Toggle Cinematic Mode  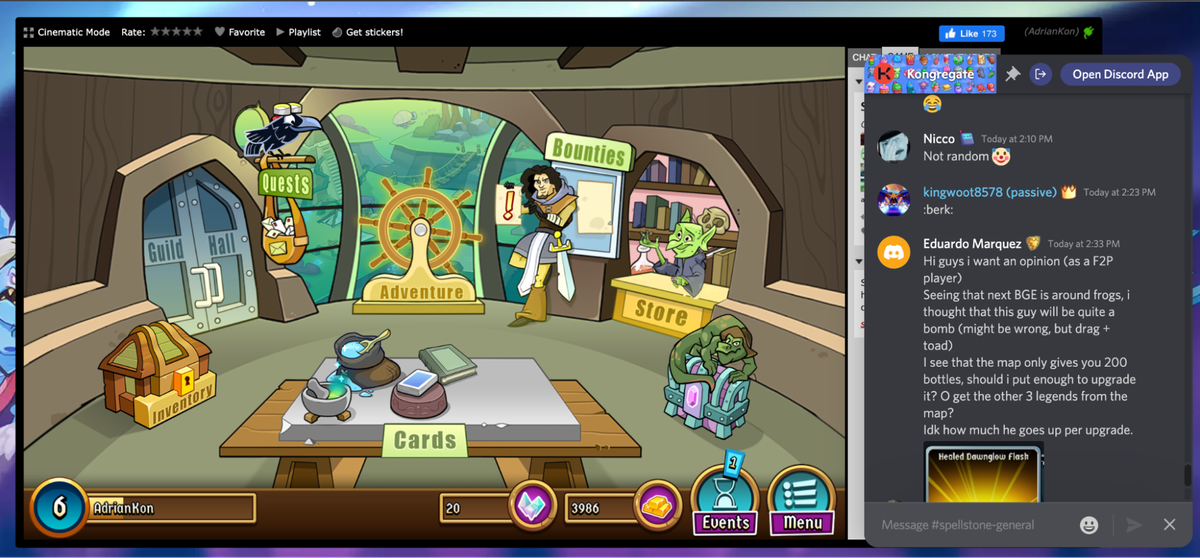click(x=67, y=32)
